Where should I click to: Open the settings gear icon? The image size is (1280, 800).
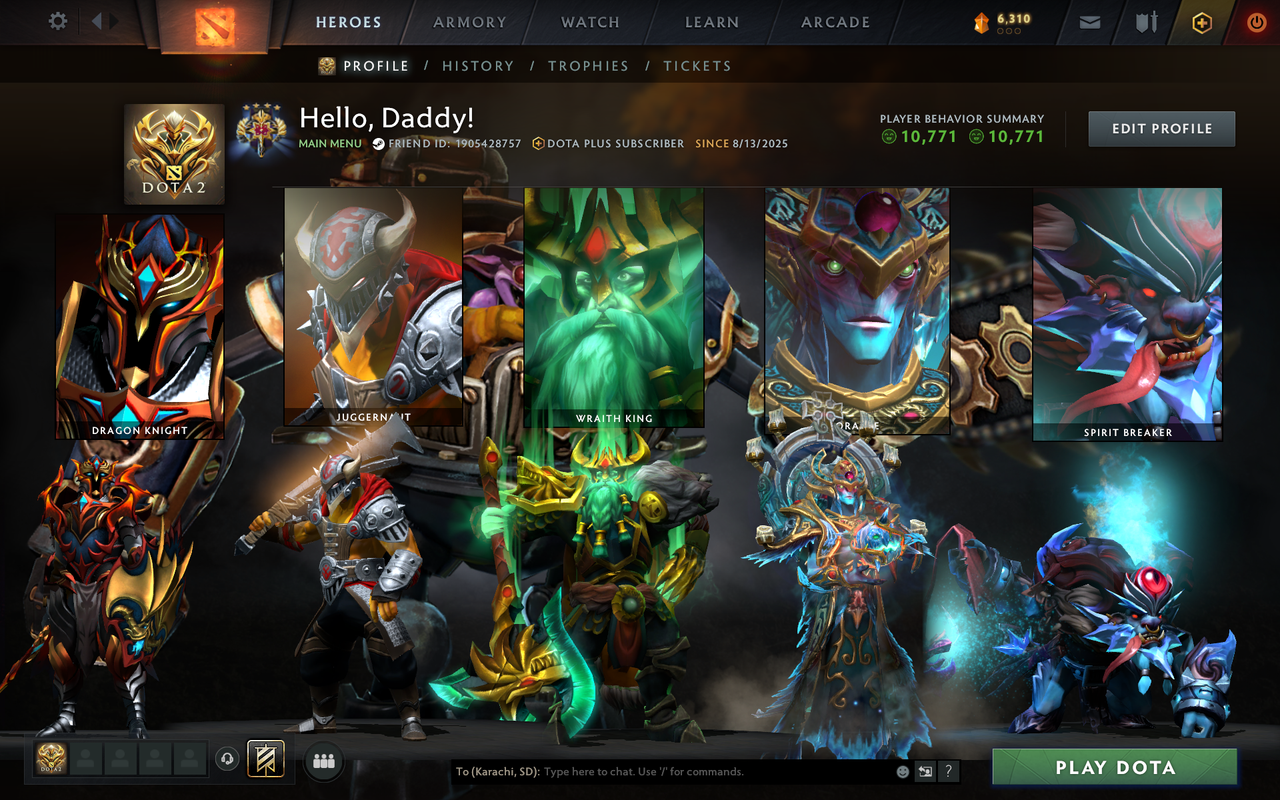(57, 21)
